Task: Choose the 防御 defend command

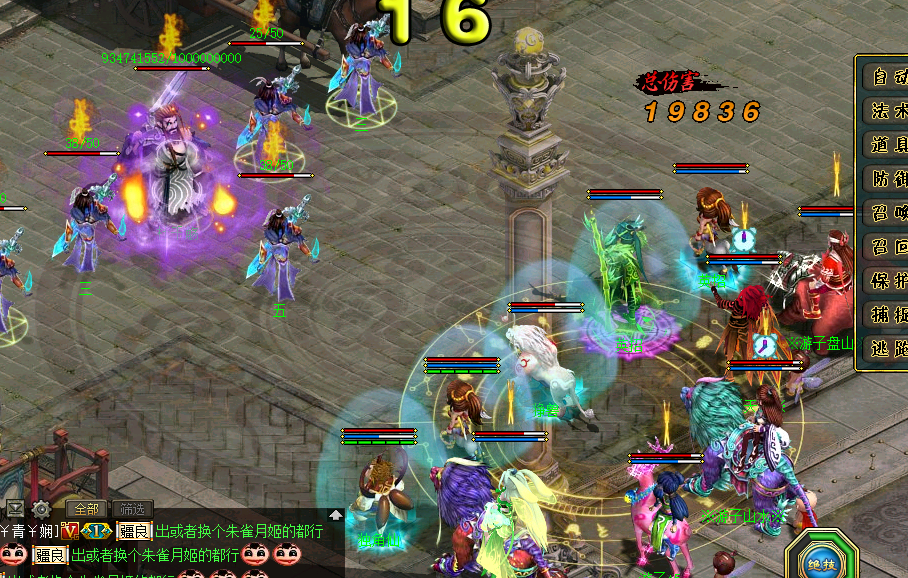Action: [x=886, y=179]
